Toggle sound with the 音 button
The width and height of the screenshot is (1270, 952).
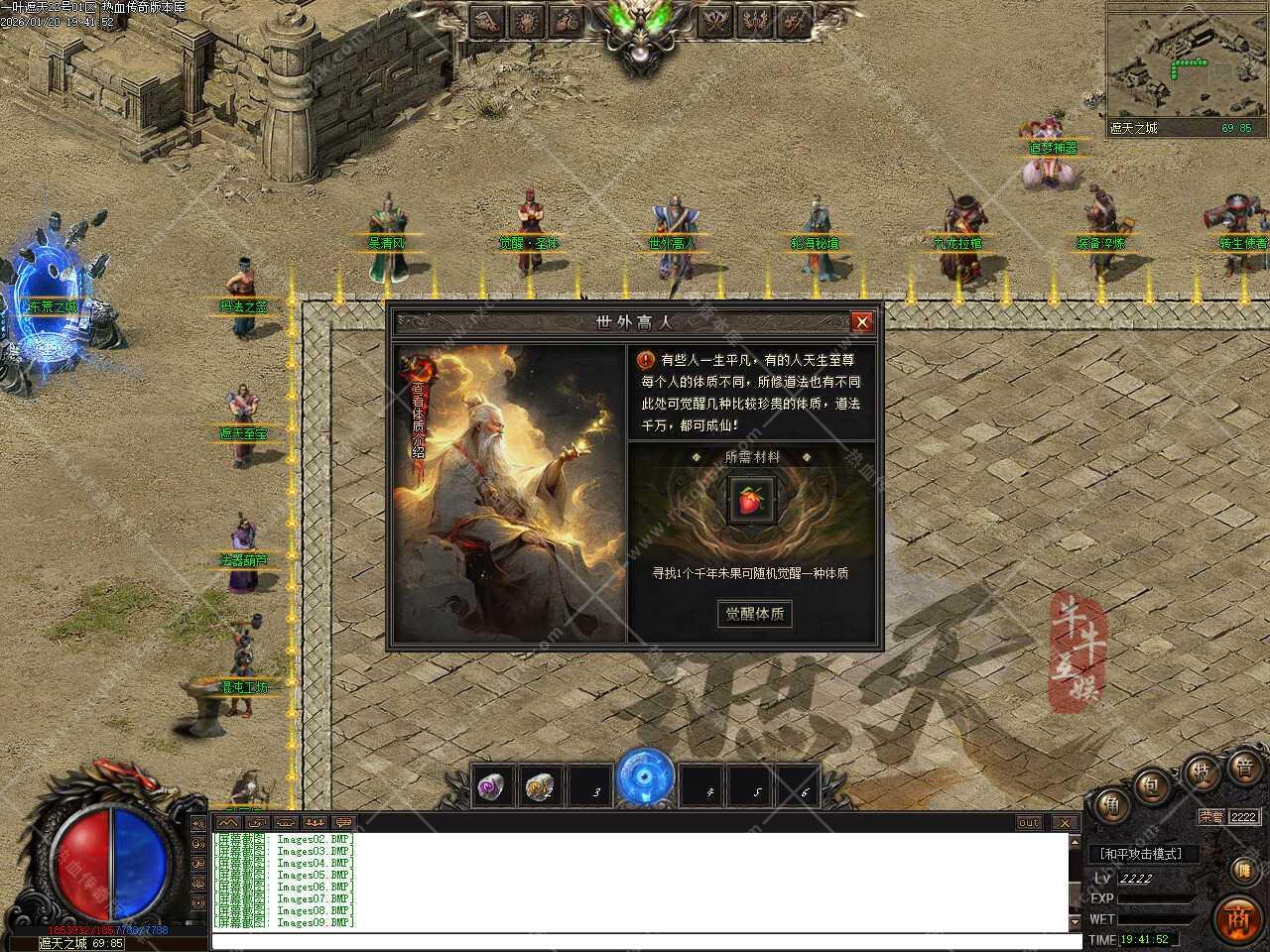click(x=1244, y=767)
